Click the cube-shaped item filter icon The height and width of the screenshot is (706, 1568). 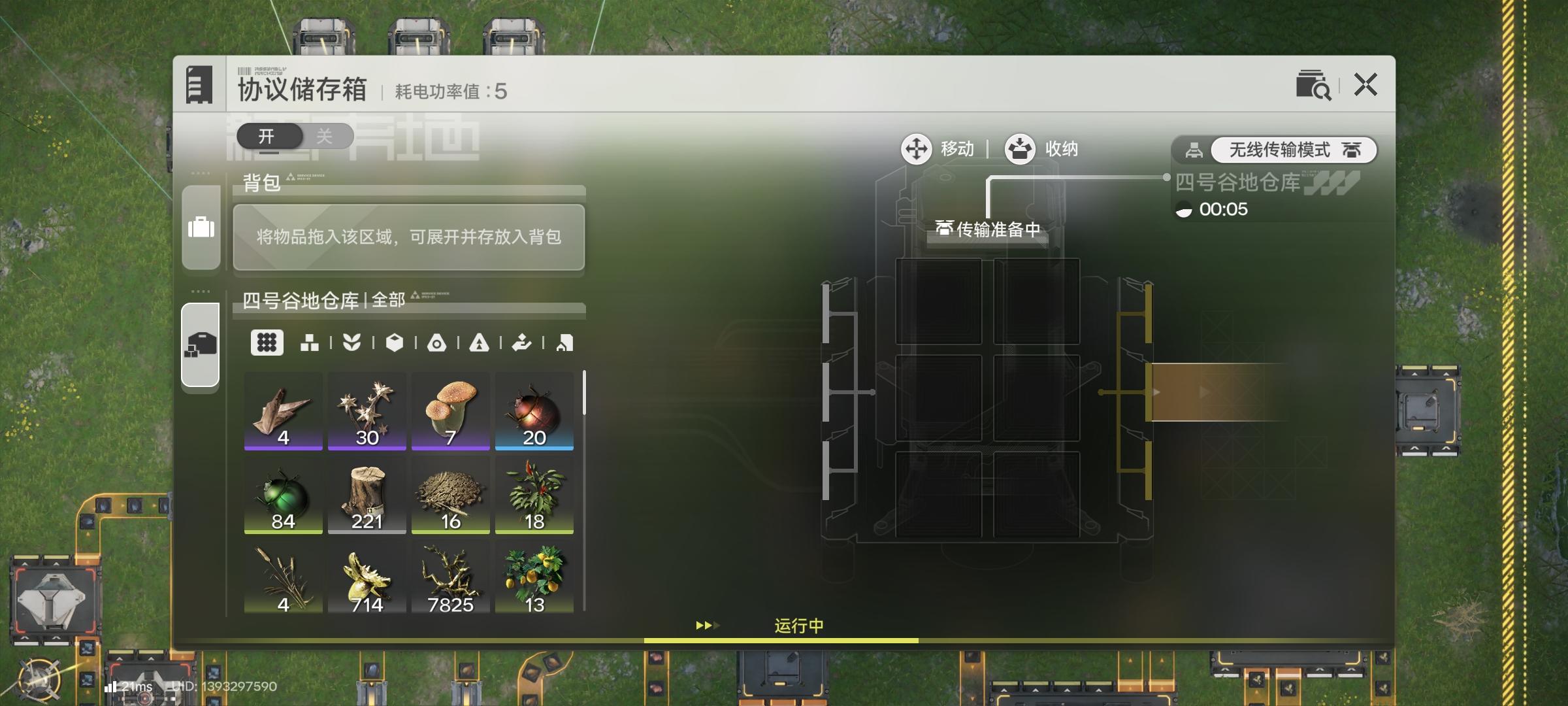pyautogui.click(x=396, y=343)
